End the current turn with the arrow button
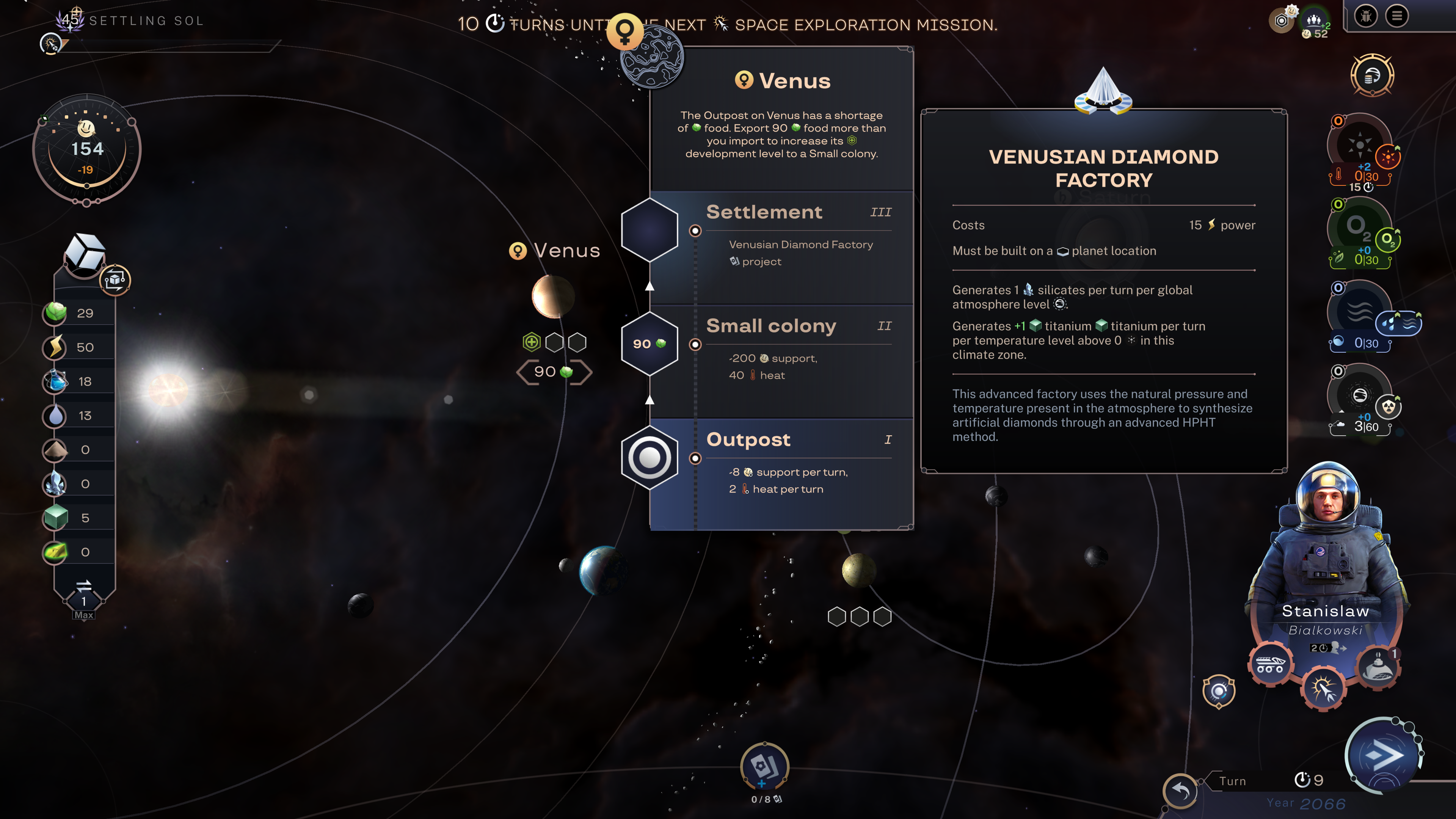 click(1383, 755)
